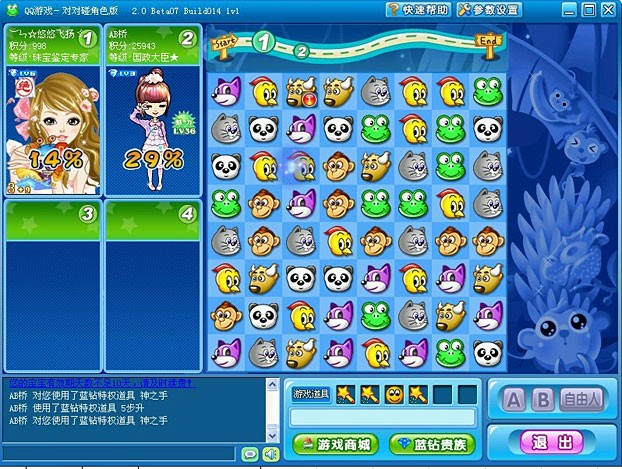Open the 游戏商城 game shop
Image resolution: width=622 pixels, height=469 pixels.
point(333,444)
